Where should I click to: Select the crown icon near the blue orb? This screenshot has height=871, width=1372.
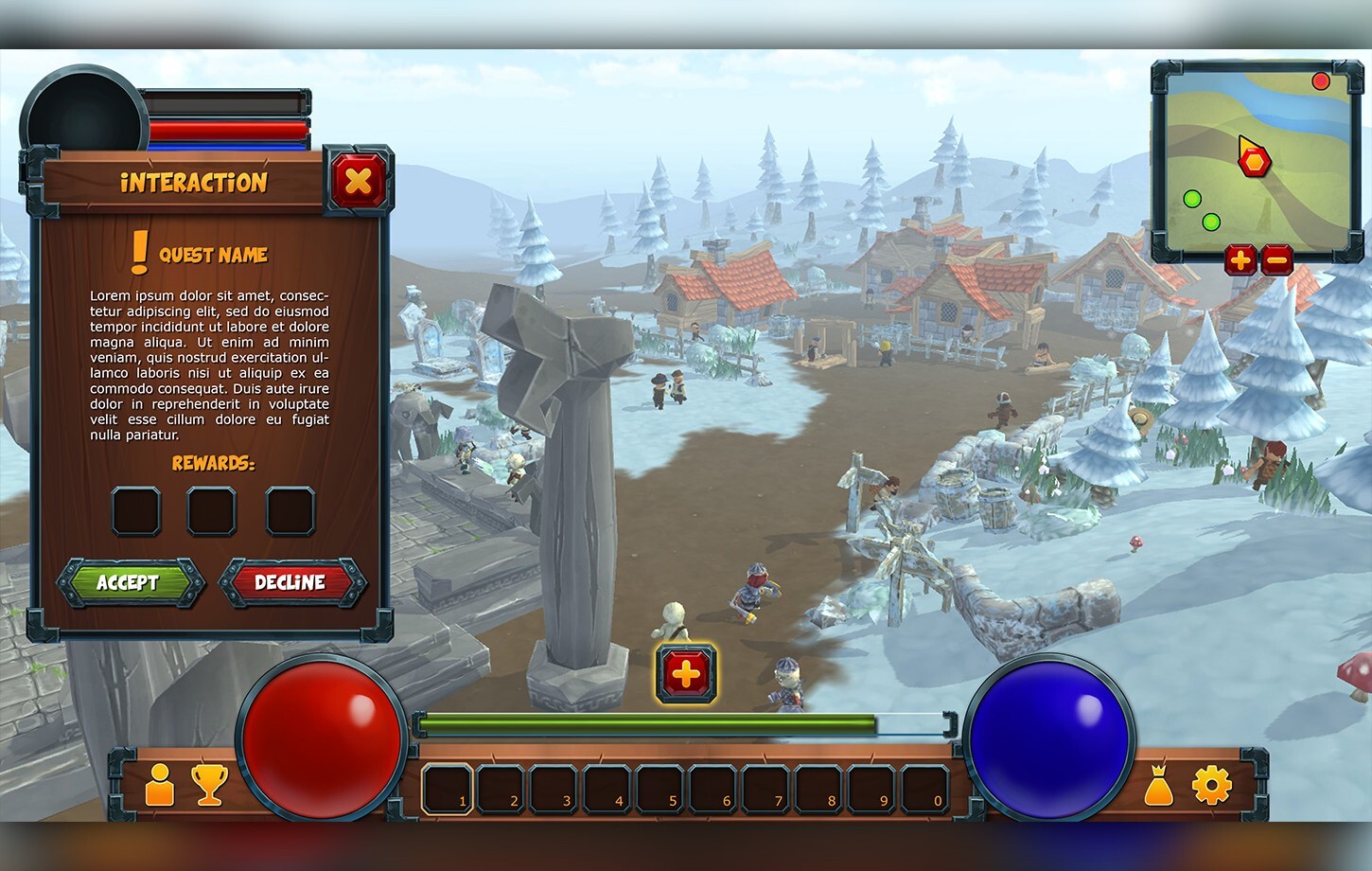coord(1158,771)
